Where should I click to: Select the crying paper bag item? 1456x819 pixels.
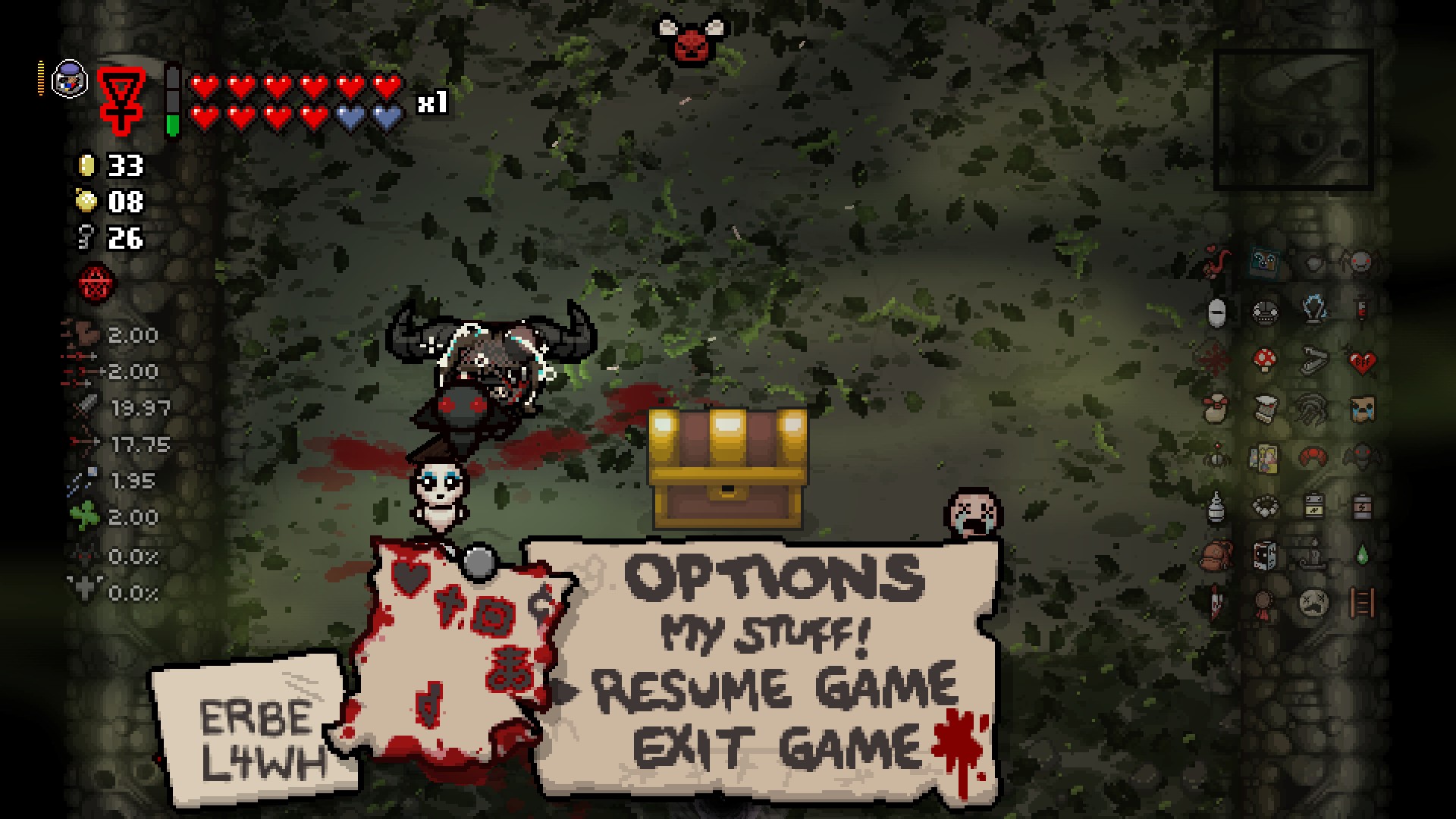[x=1362, y=409]
